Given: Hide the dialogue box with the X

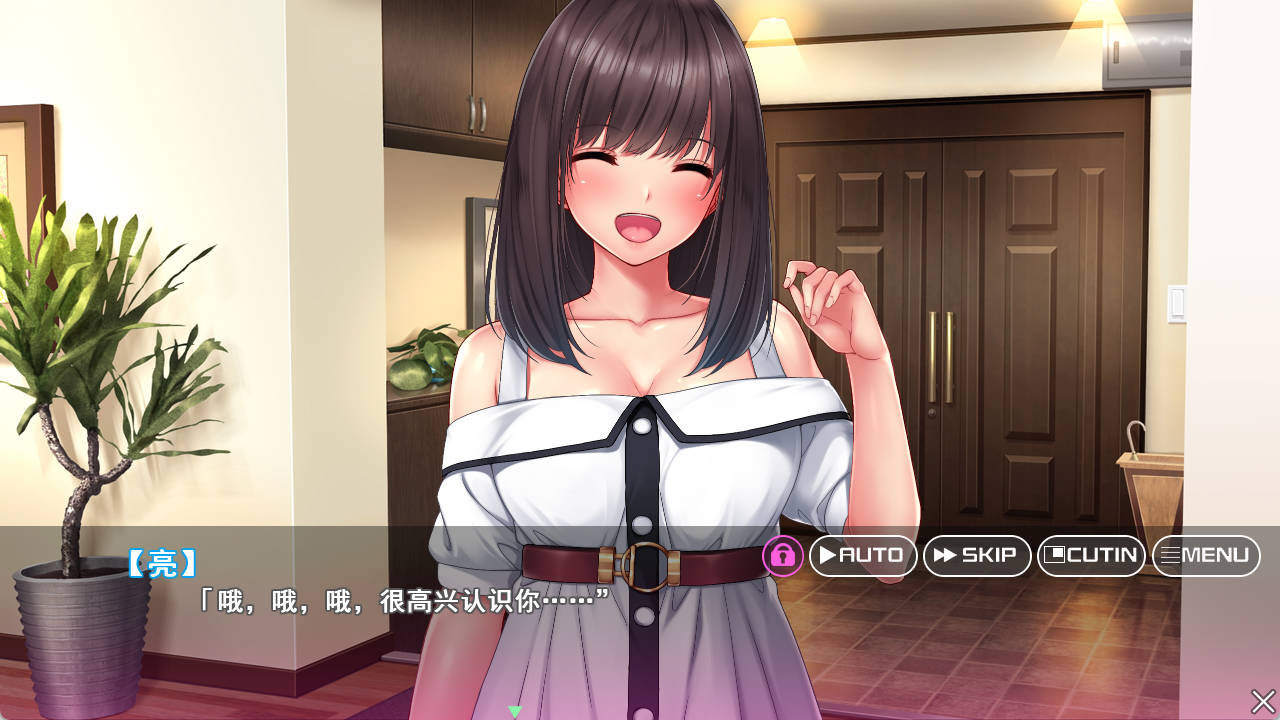Looking at the screenshot, I should click(x=1262, y=700).
